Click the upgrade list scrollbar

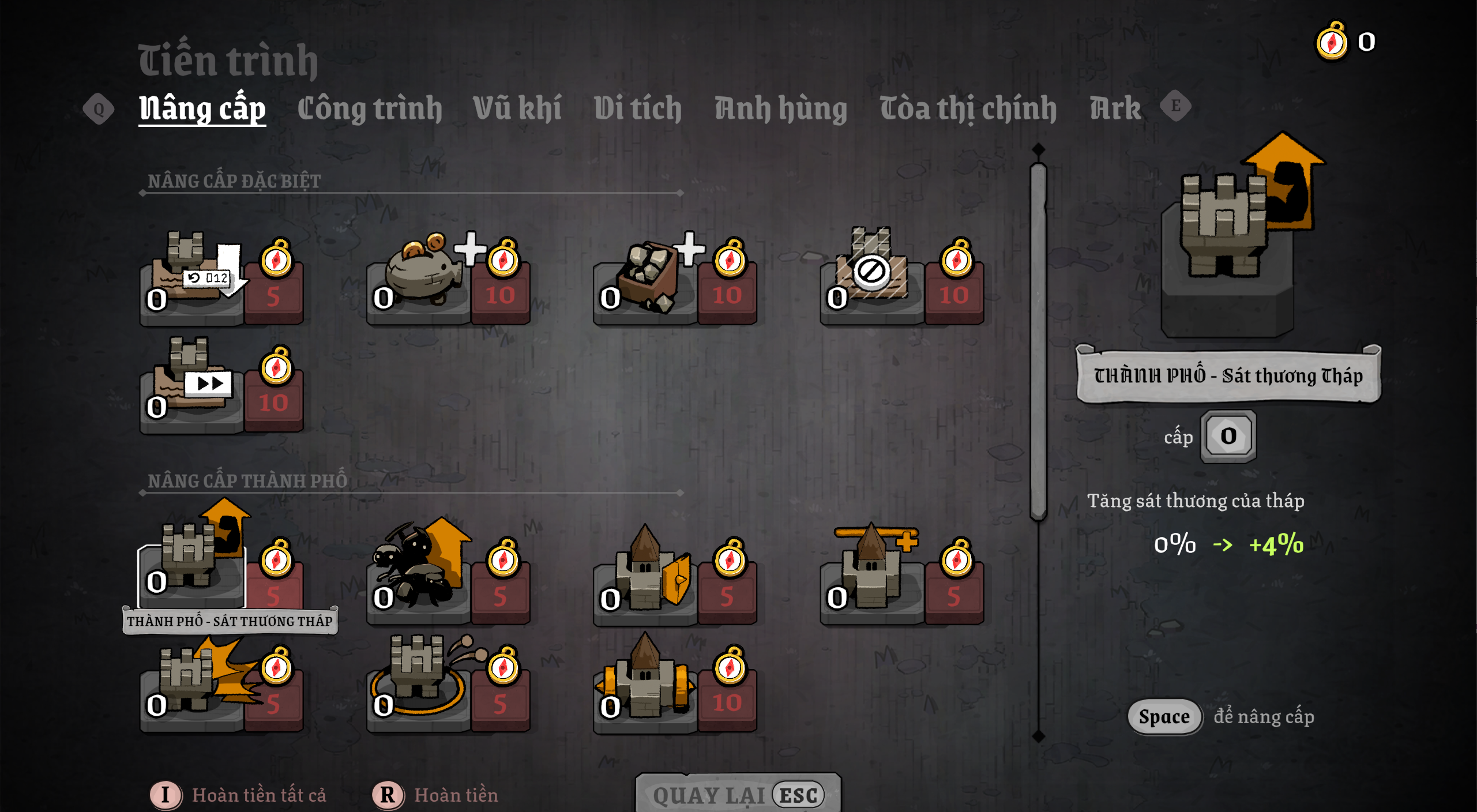click(1038, 340)
